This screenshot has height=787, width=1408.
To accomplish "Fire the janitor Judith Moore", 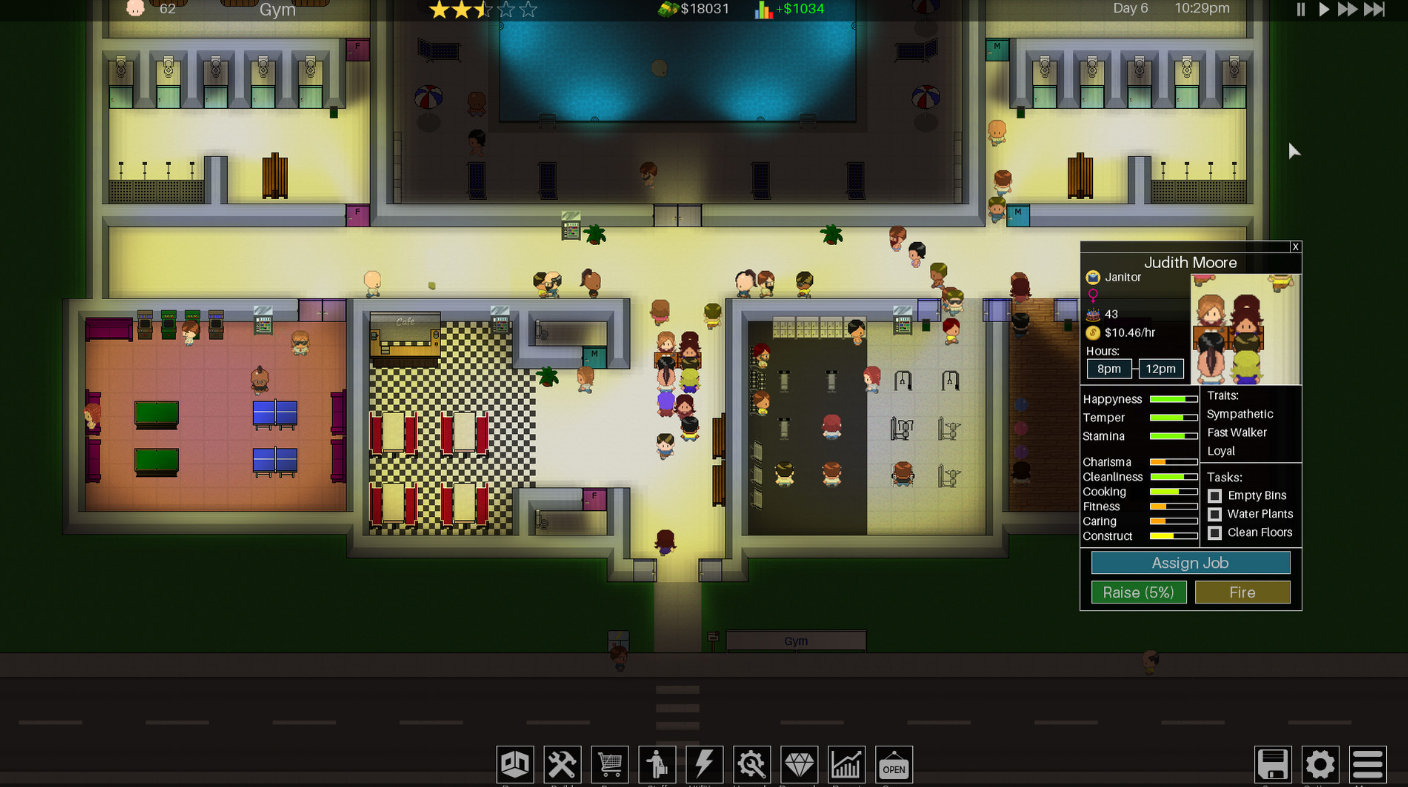I will tap(1242, 593).
